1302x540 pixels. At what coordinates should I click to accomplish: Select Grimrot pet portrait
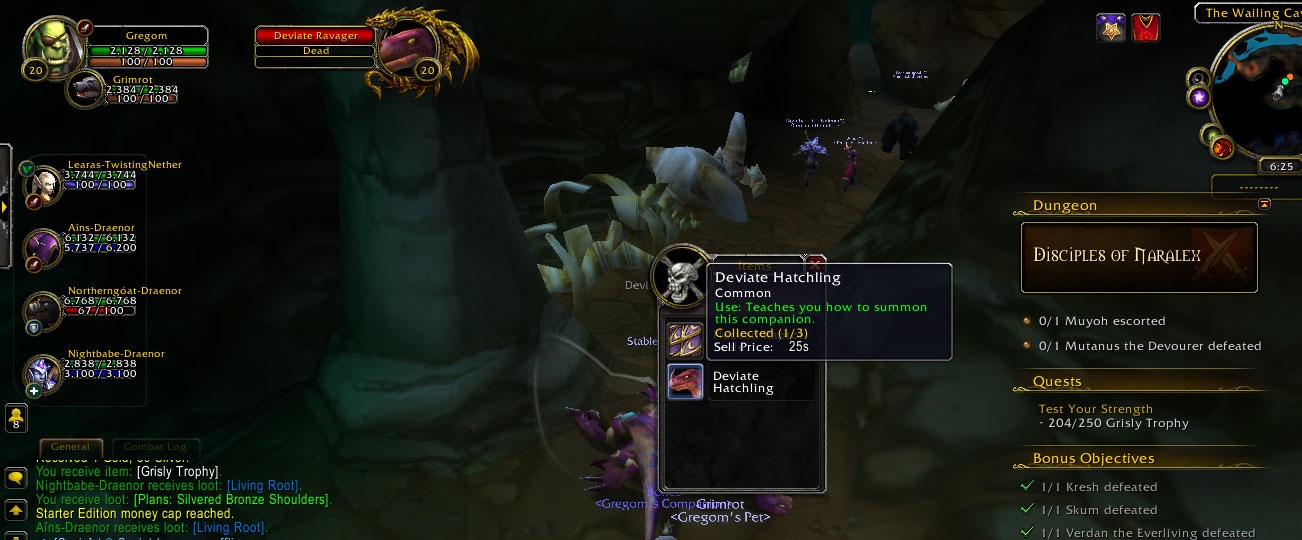point(86,88)
